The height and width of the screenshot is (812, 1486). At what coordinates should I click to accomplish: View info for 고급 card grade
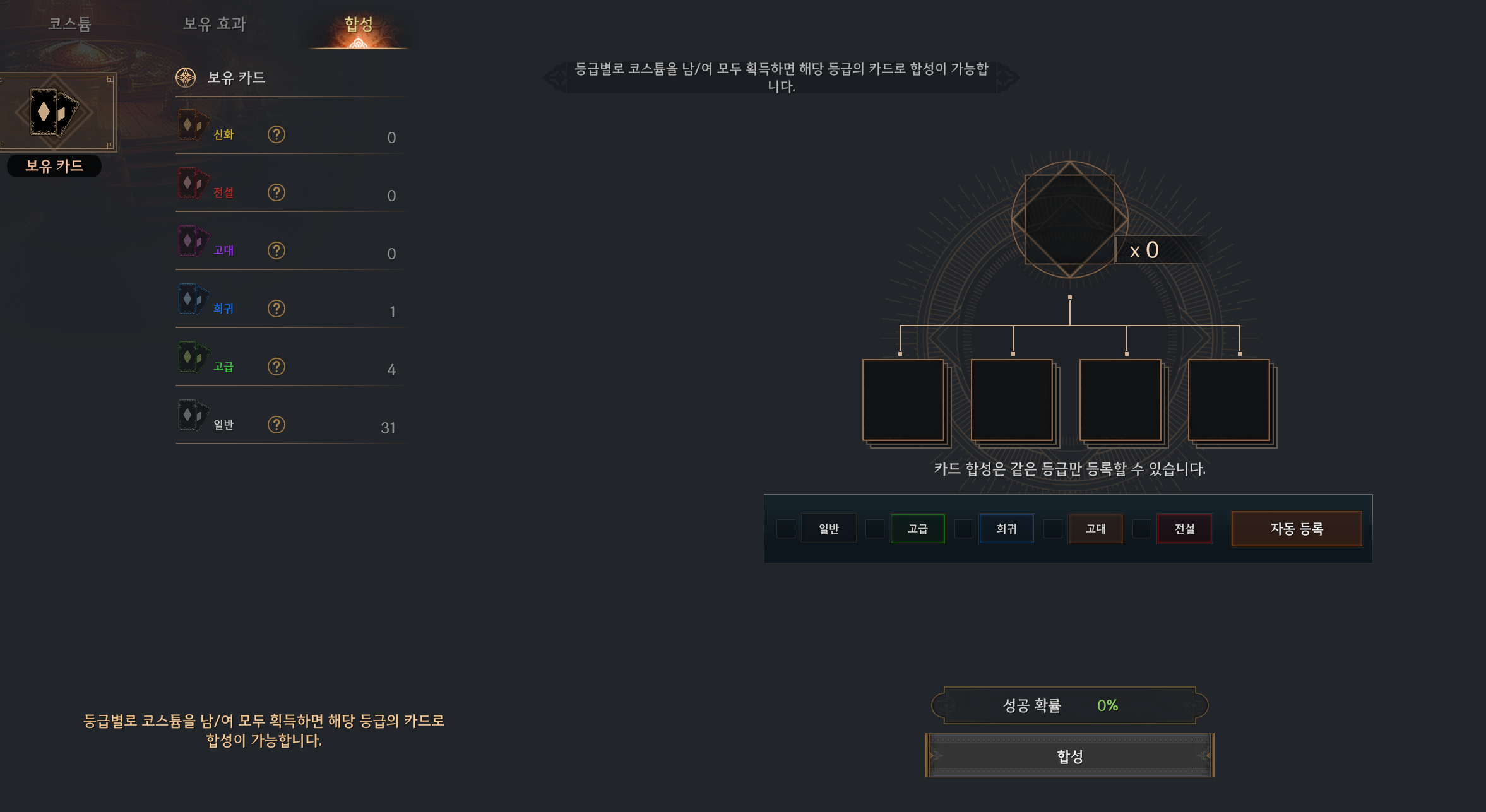click(276, 367)
